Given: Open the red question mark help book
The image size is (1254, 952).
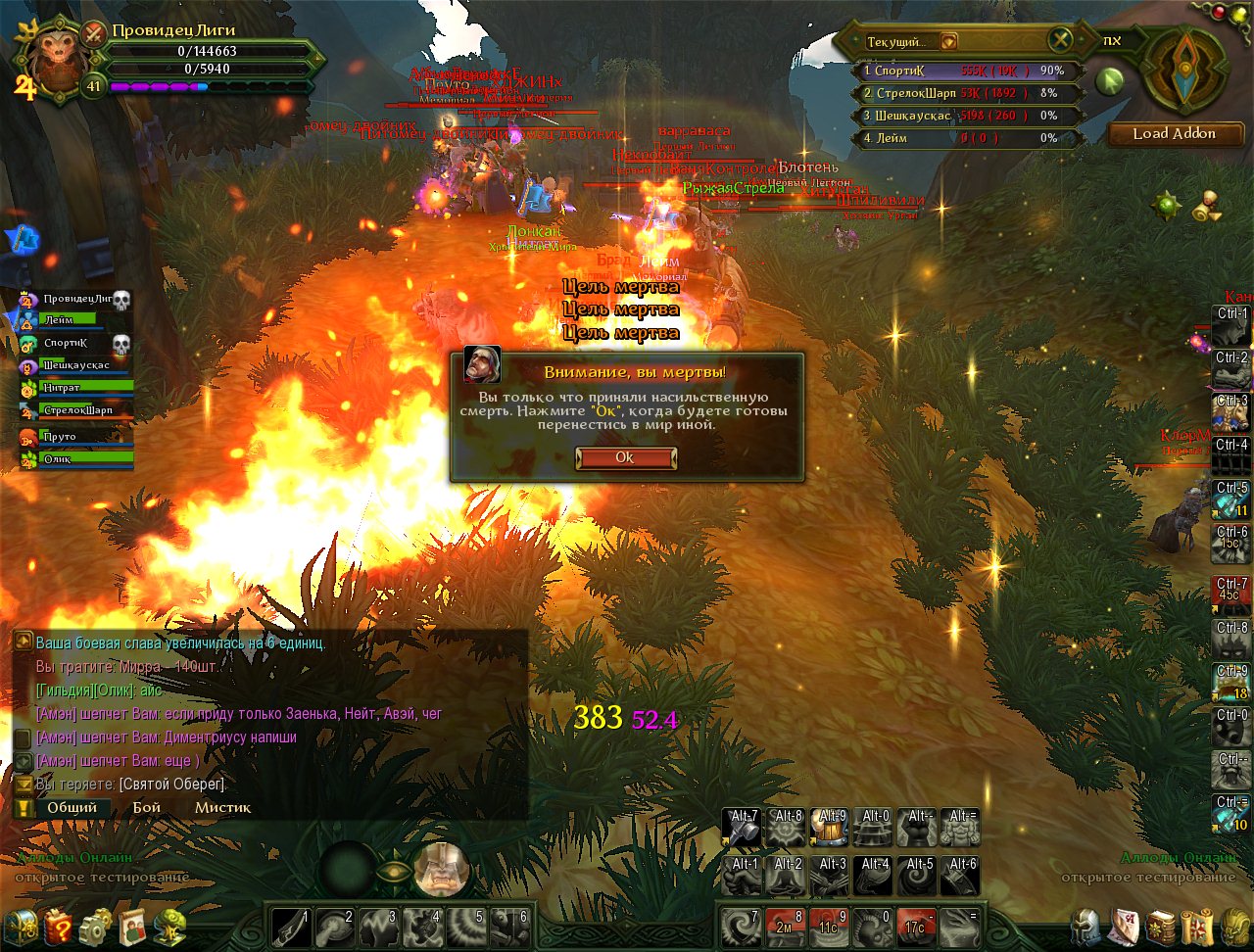Looking at the screenshot, I should point(58,927).
